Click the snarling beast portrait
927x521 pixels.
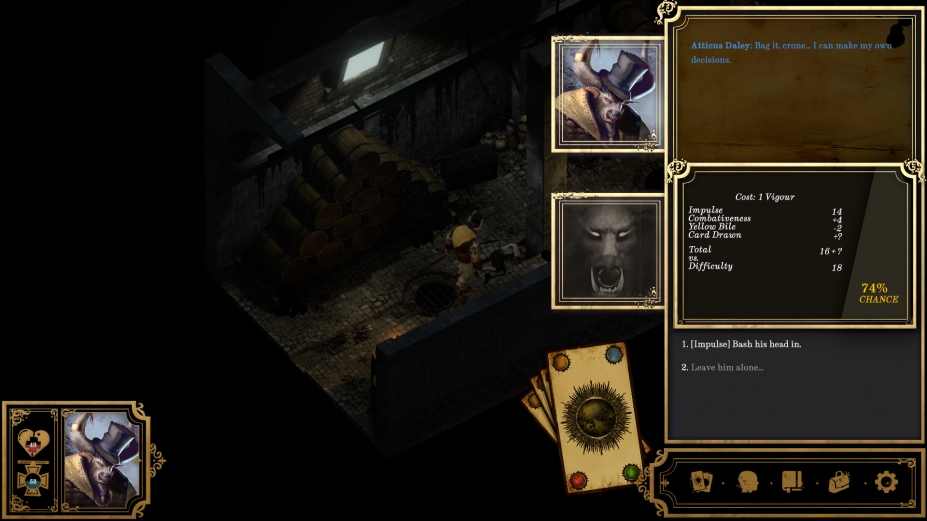tap(606, 250)
